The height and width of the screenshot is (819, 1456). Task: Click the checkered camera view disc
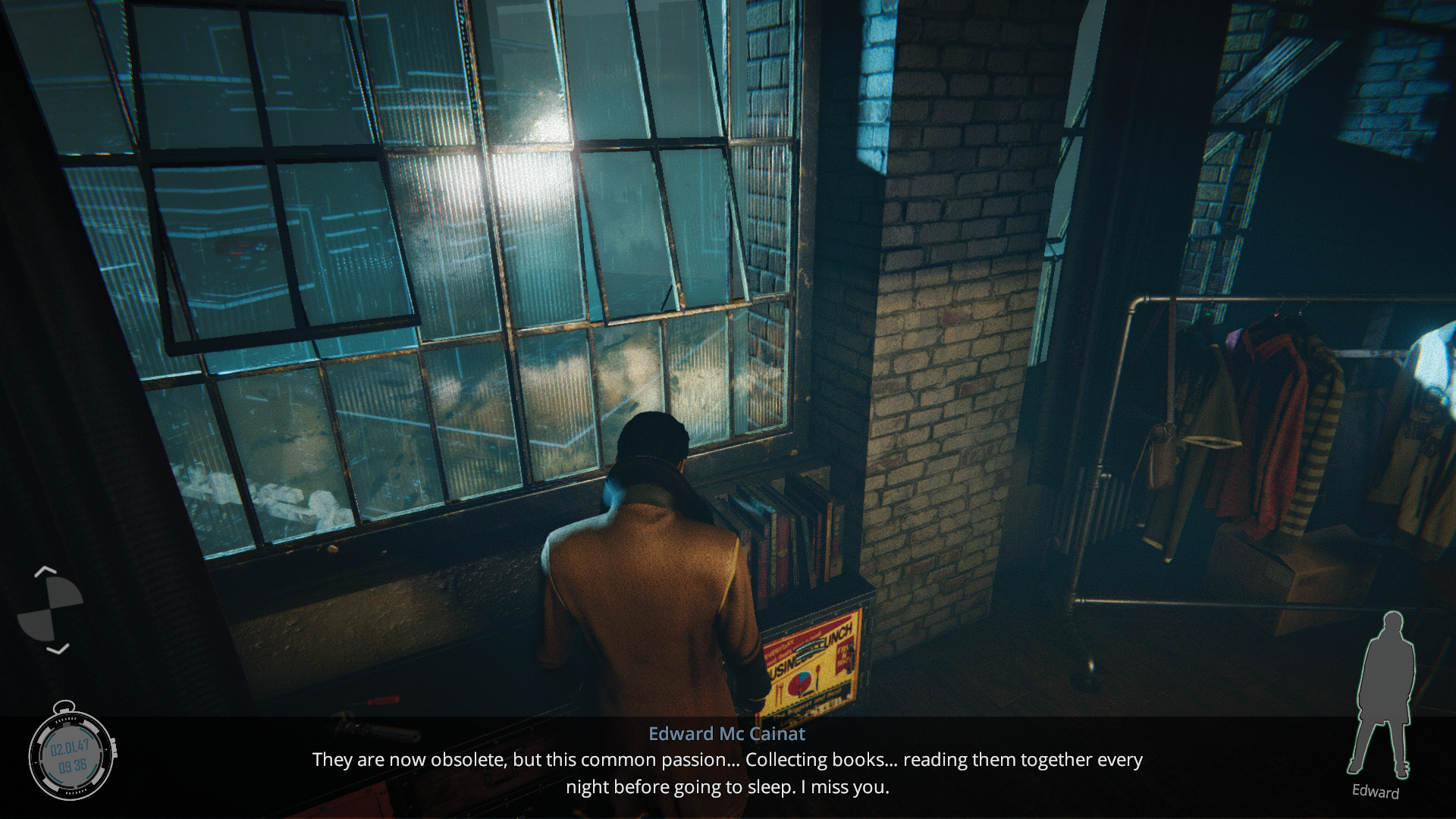50,609
